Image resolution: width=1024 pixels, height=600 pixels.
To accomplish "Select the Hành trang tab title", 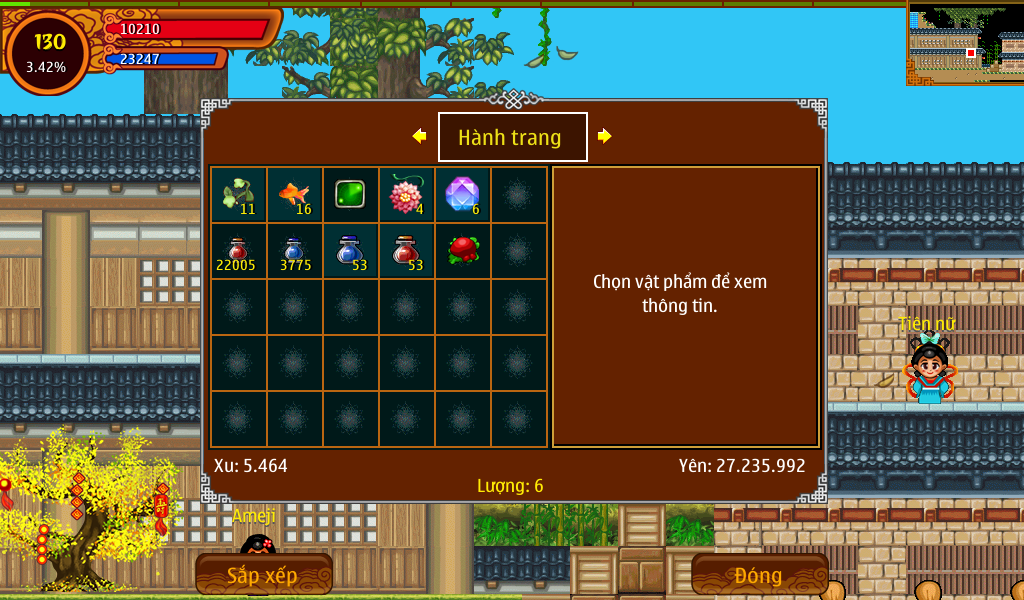I will pos(512,137).
